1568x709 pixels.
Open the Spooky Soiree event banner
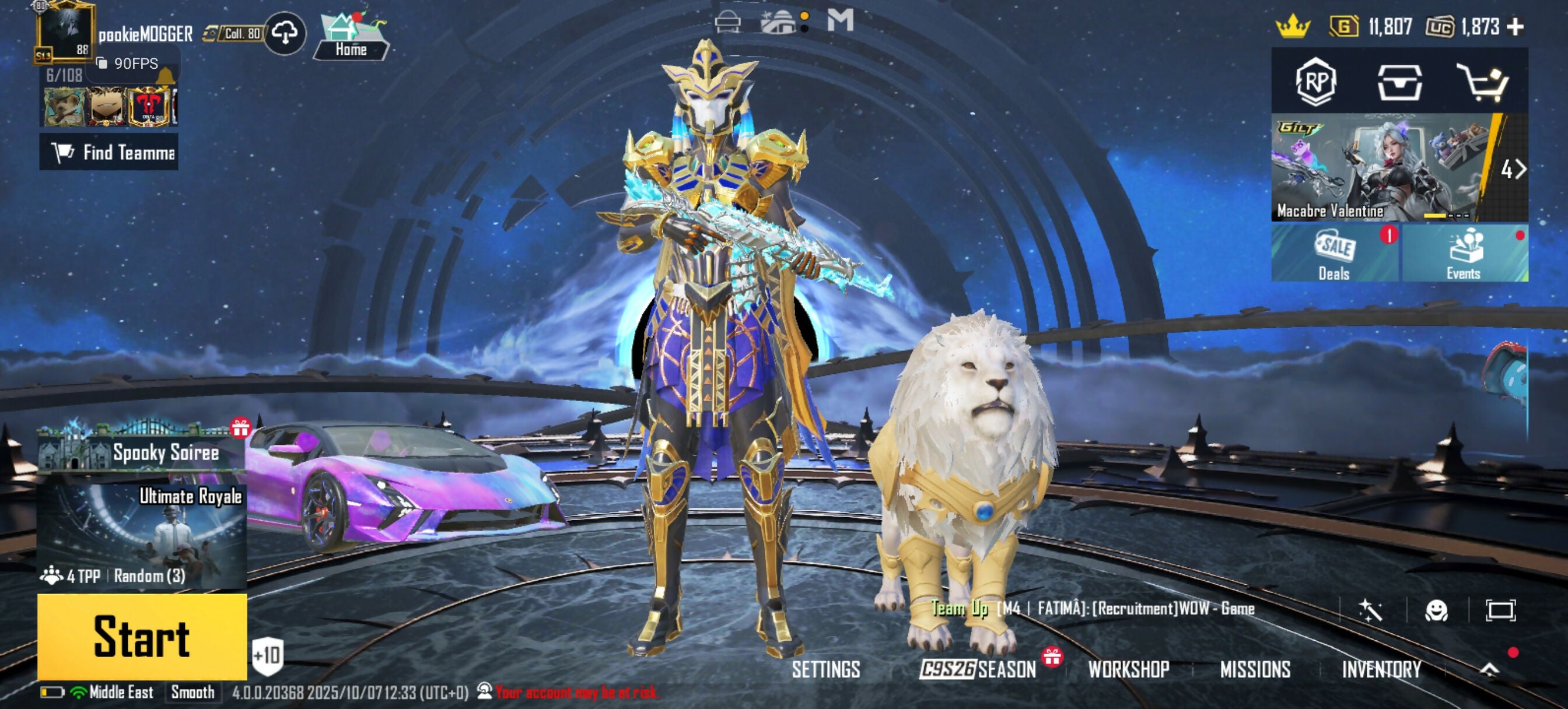(x=142, y=450)
